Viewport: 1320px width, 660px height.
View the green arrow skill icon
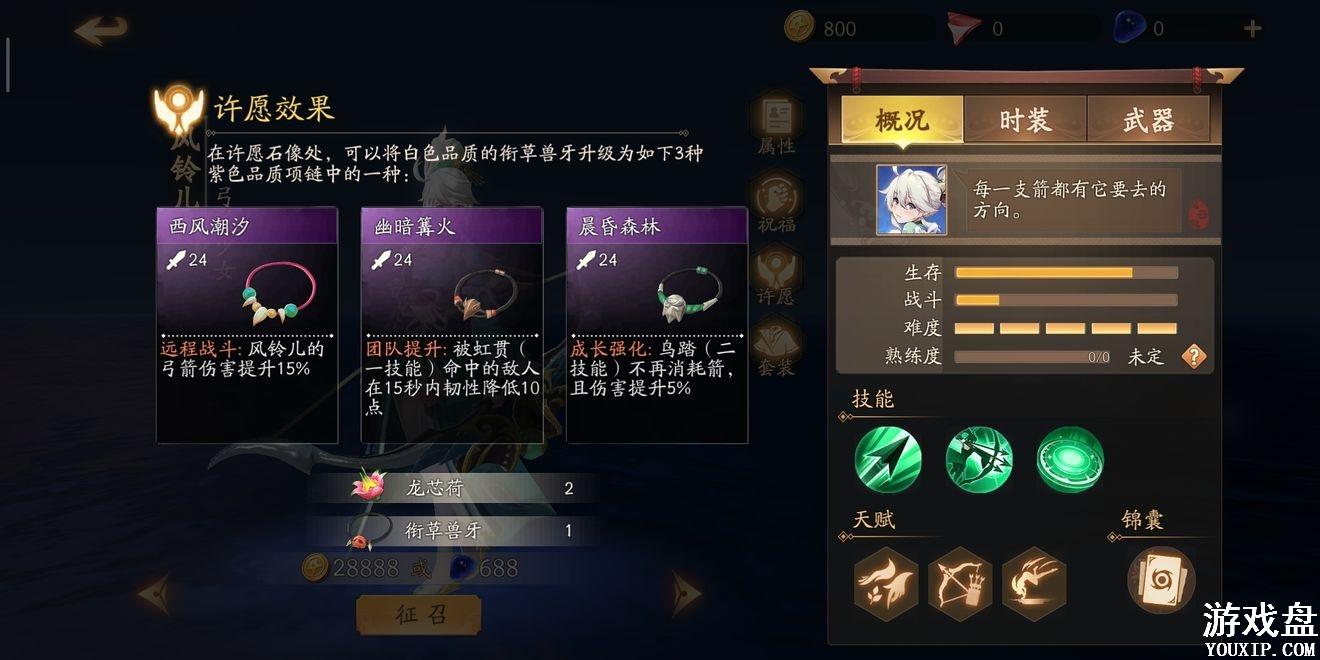point(888,459)
